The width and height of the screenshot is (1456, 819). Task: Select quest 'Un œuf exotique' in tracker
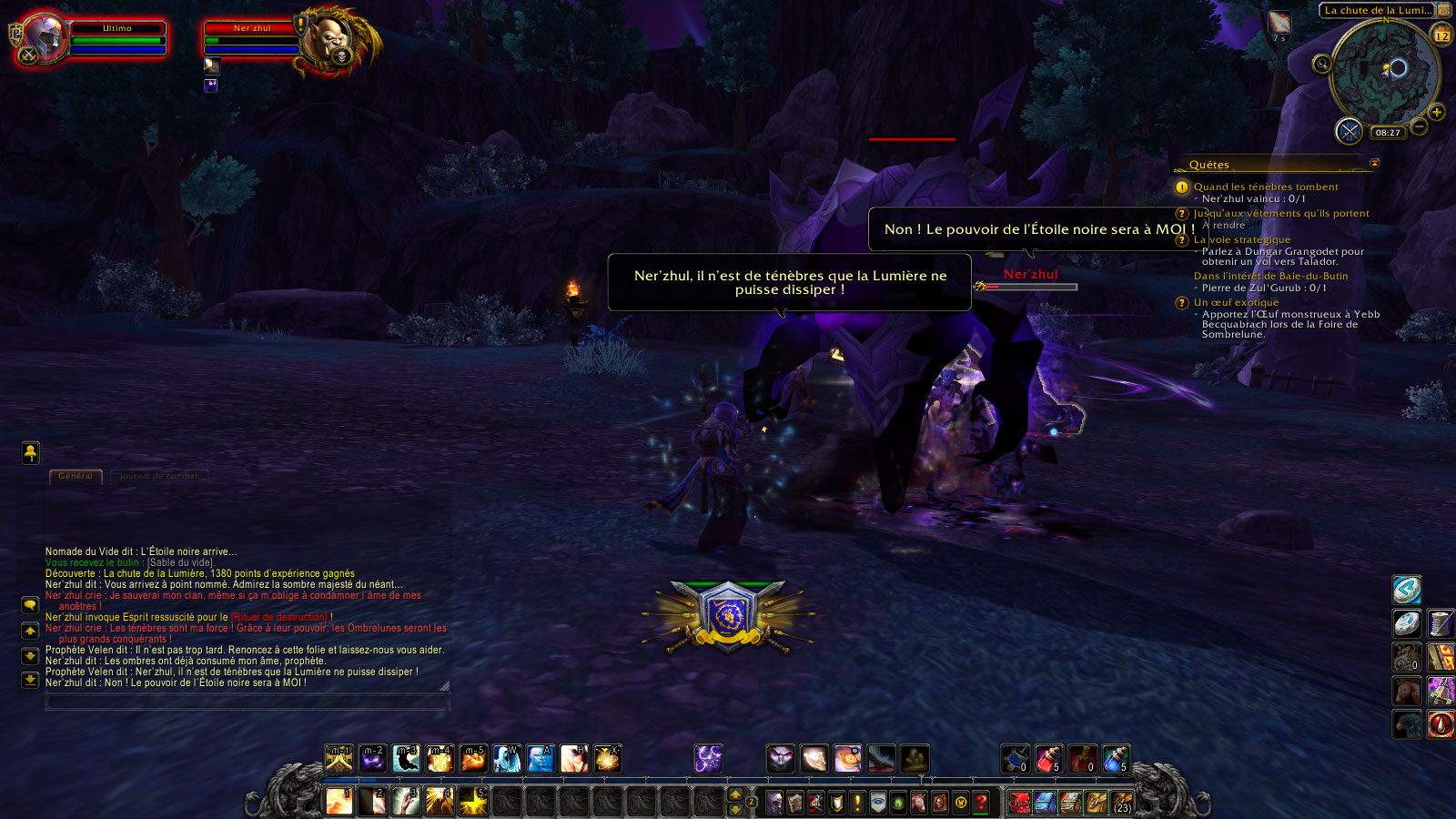click(1236, 302)
